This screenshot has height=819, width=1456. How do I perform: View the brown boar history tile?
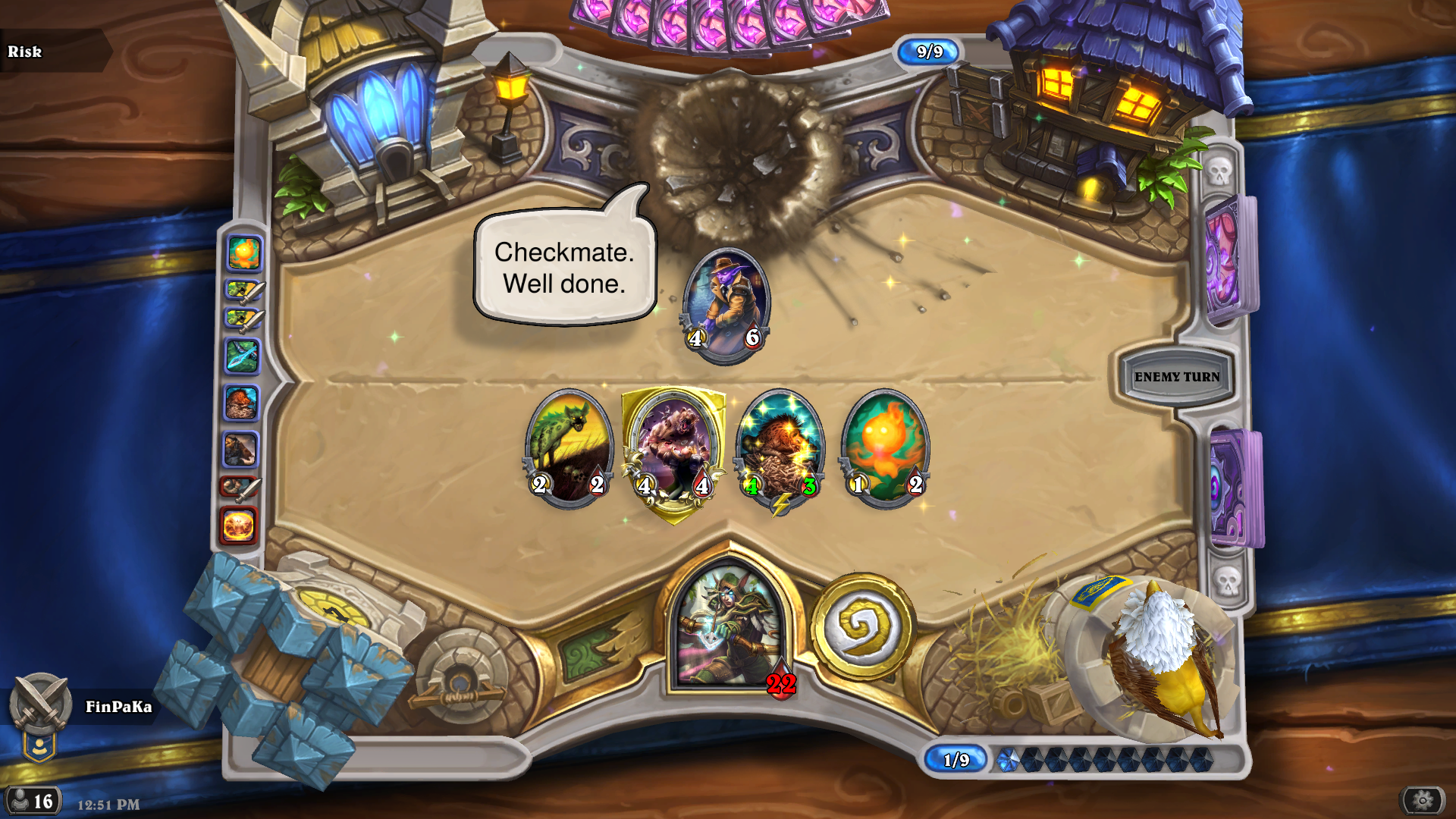[x=241, y=403]
